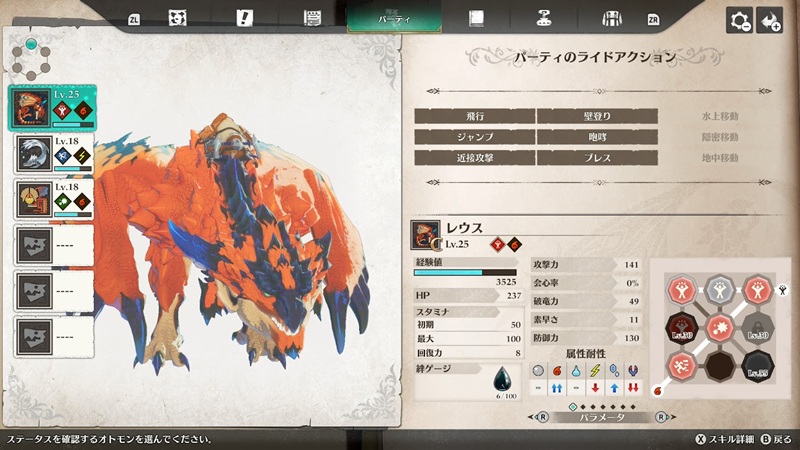
Task: Switch to the armor equipment tab
Action: [x=611, y=18]
